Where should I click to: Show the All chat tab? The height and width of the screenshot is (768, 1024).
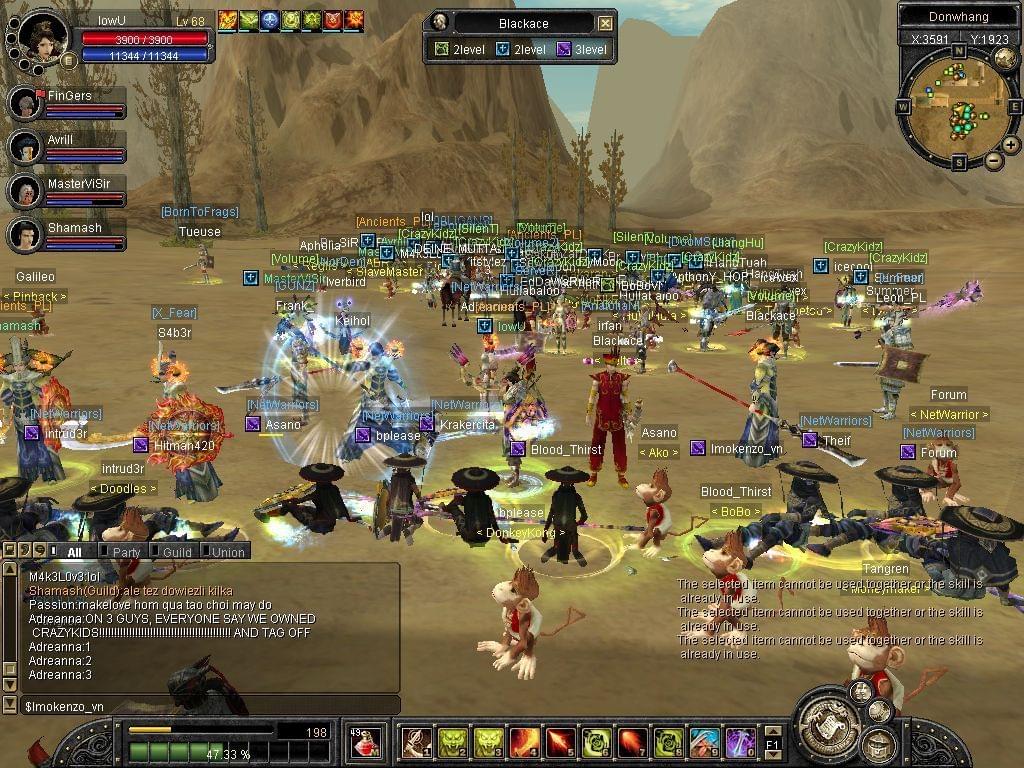(73, 552)
